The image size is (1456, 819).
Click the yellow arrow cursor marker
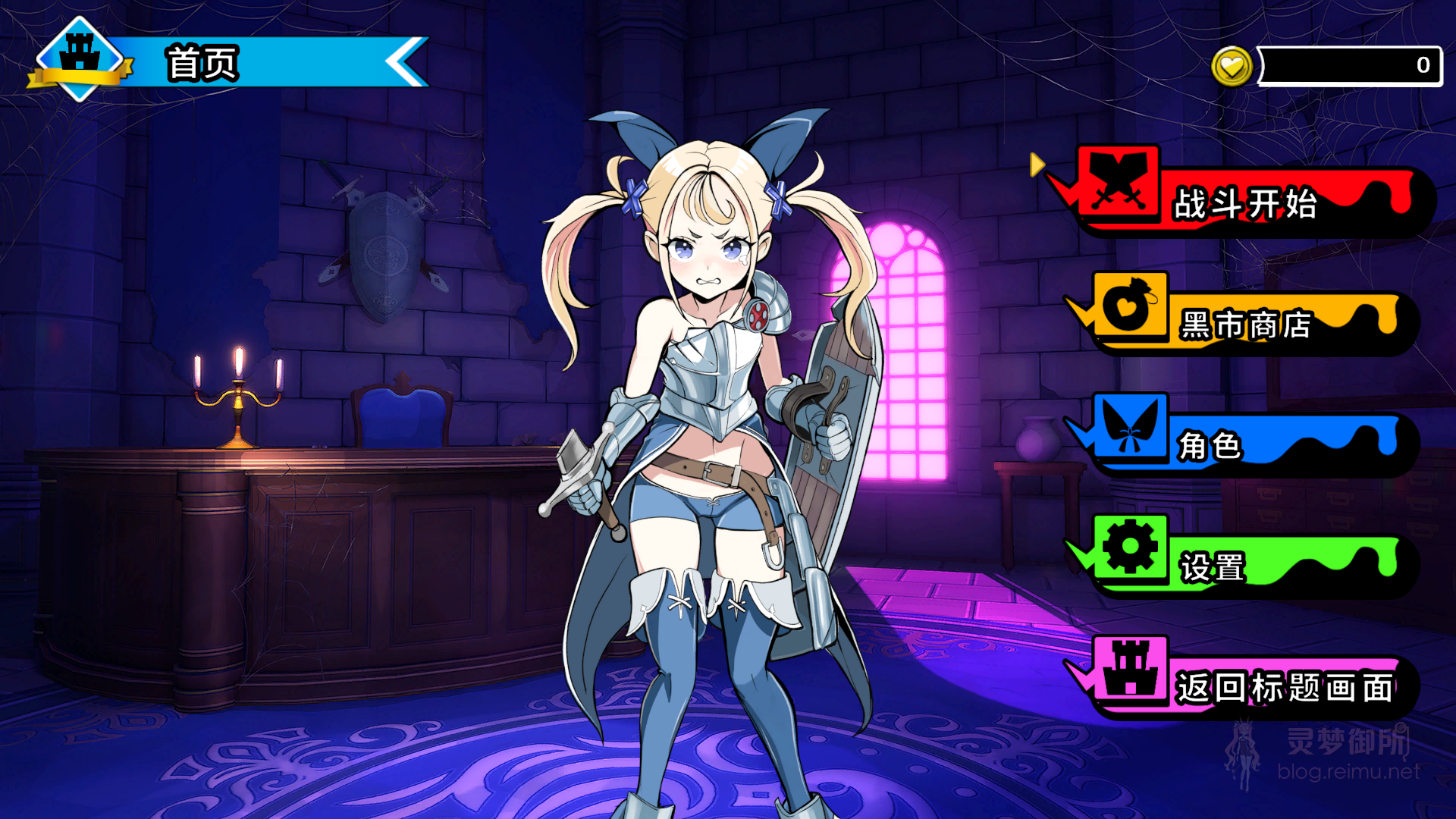[1038, 163]
